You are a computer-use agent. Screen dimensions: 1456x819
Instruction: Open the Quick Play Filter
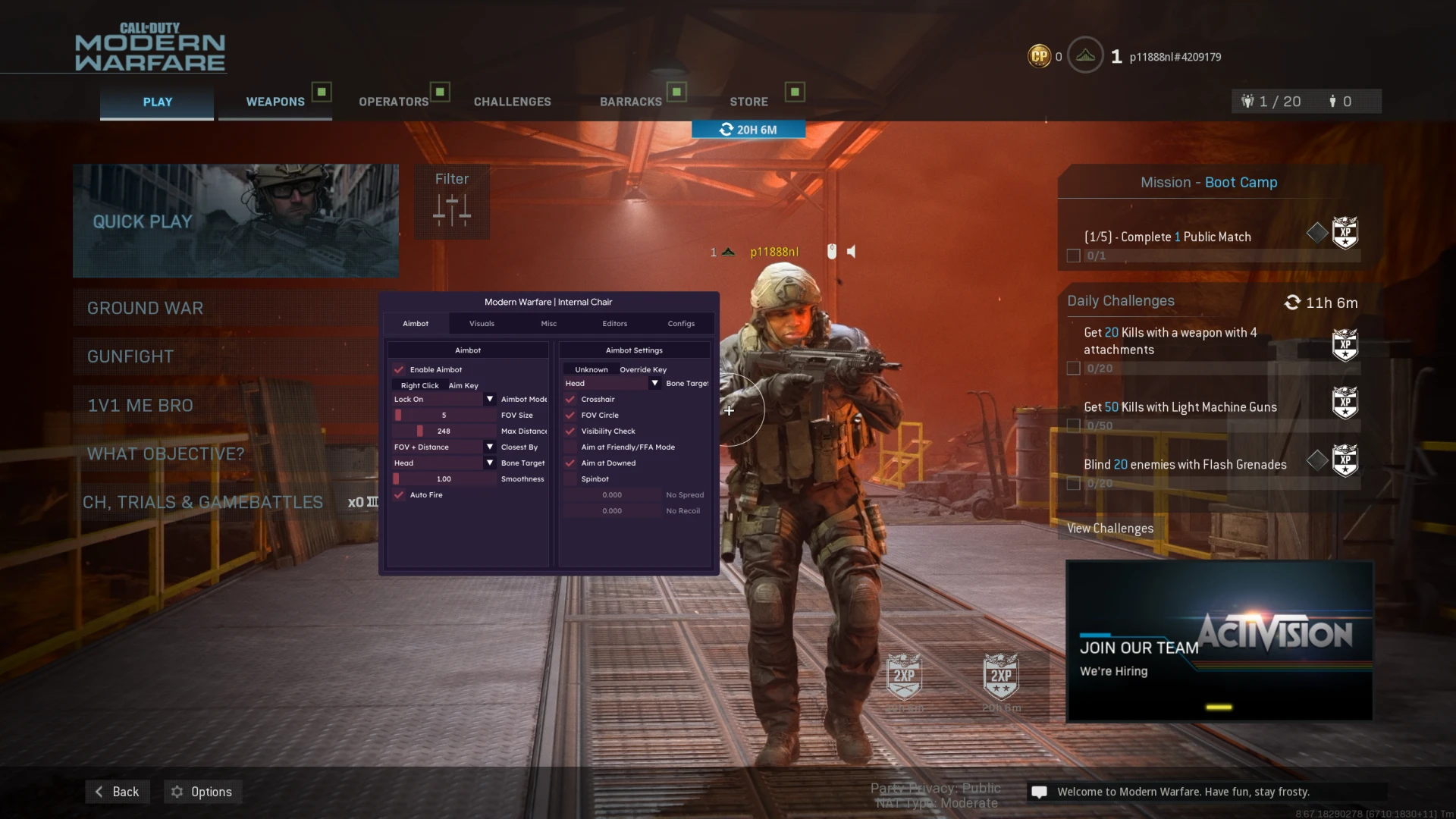click(x=452, y=202)
